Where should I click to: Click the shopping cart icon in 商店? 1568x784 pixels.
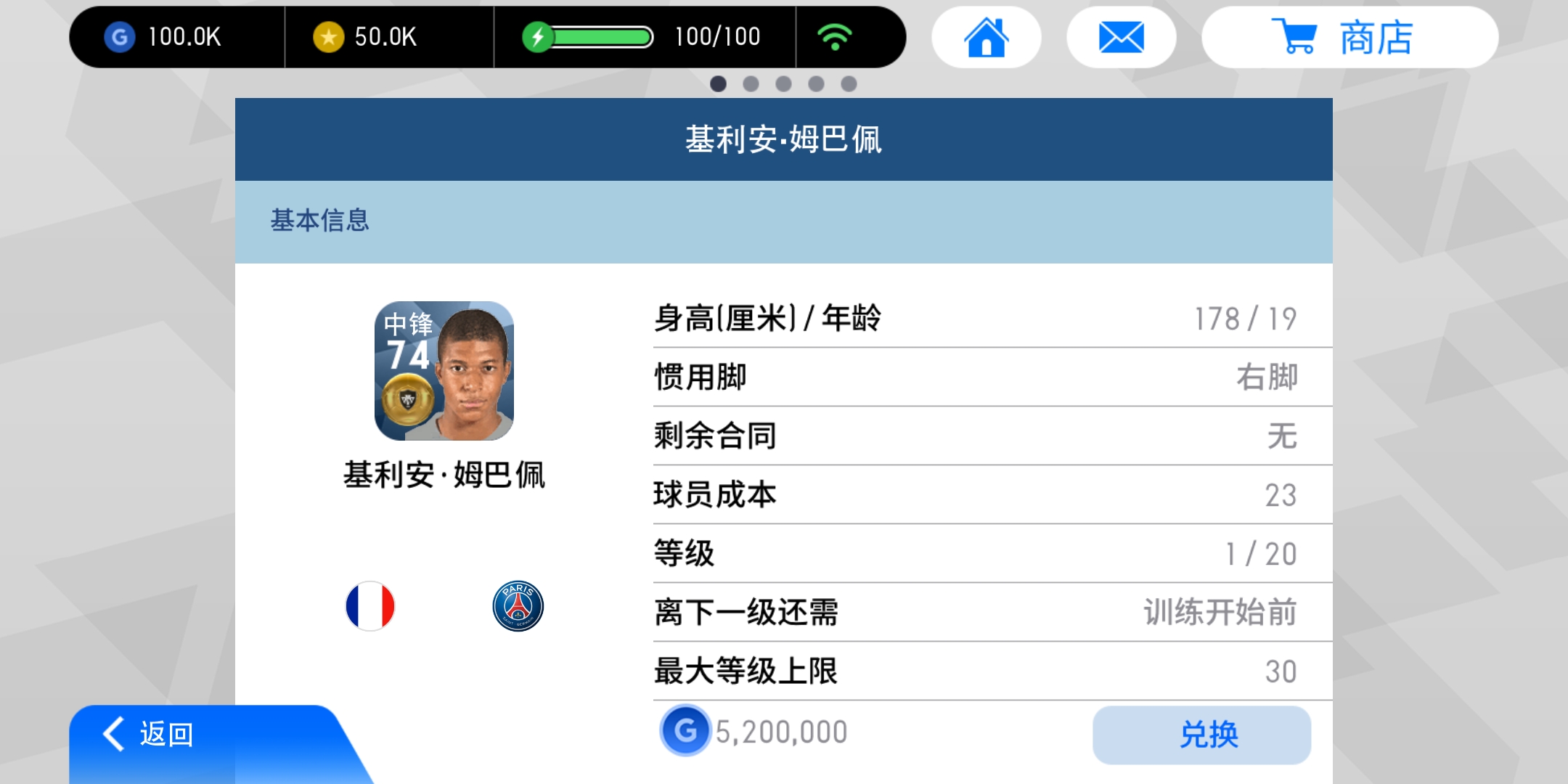click(1299, 38)
